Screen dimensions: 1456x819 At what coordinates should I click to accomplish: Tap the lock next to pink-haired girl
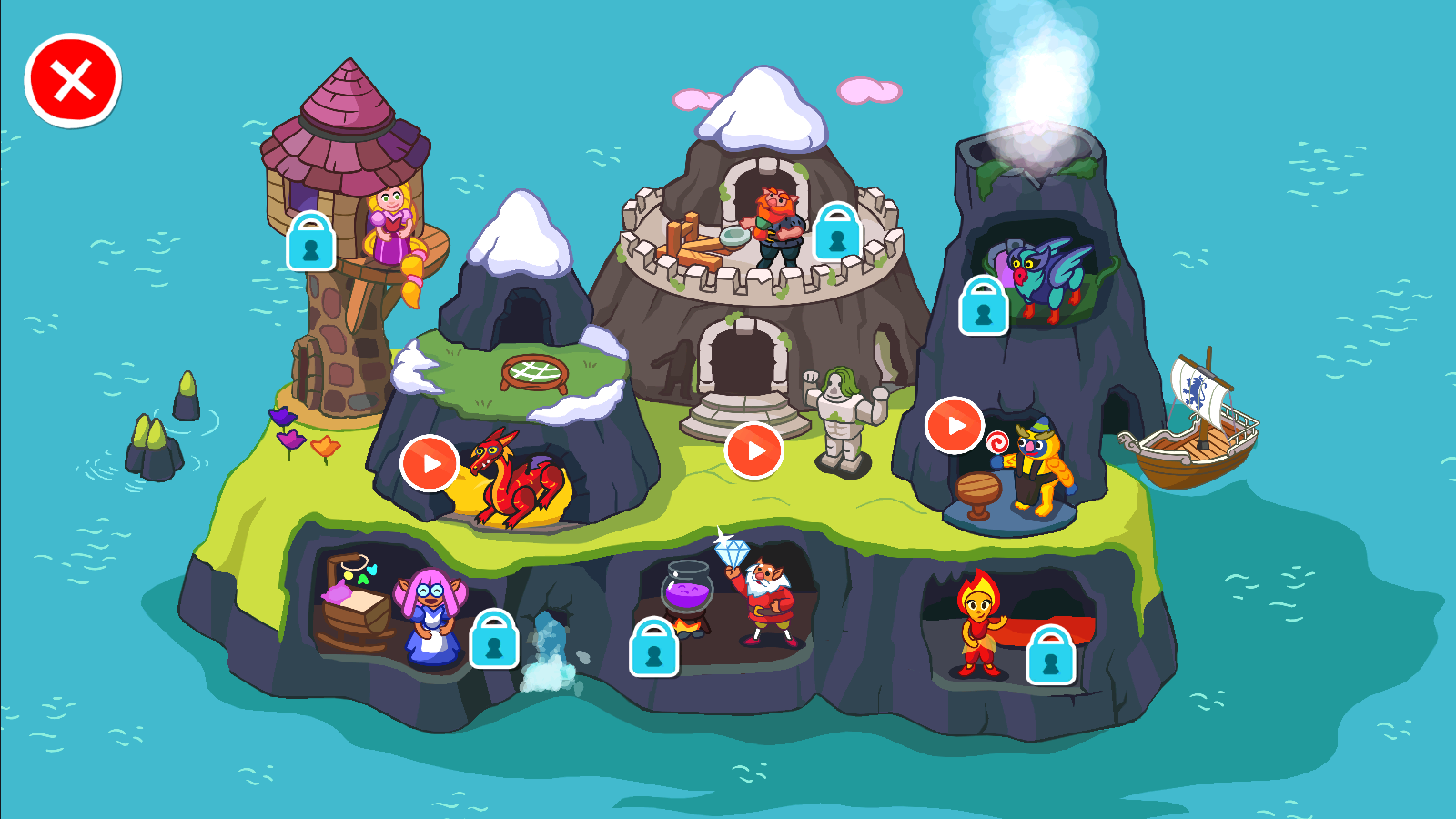(494, 640)
